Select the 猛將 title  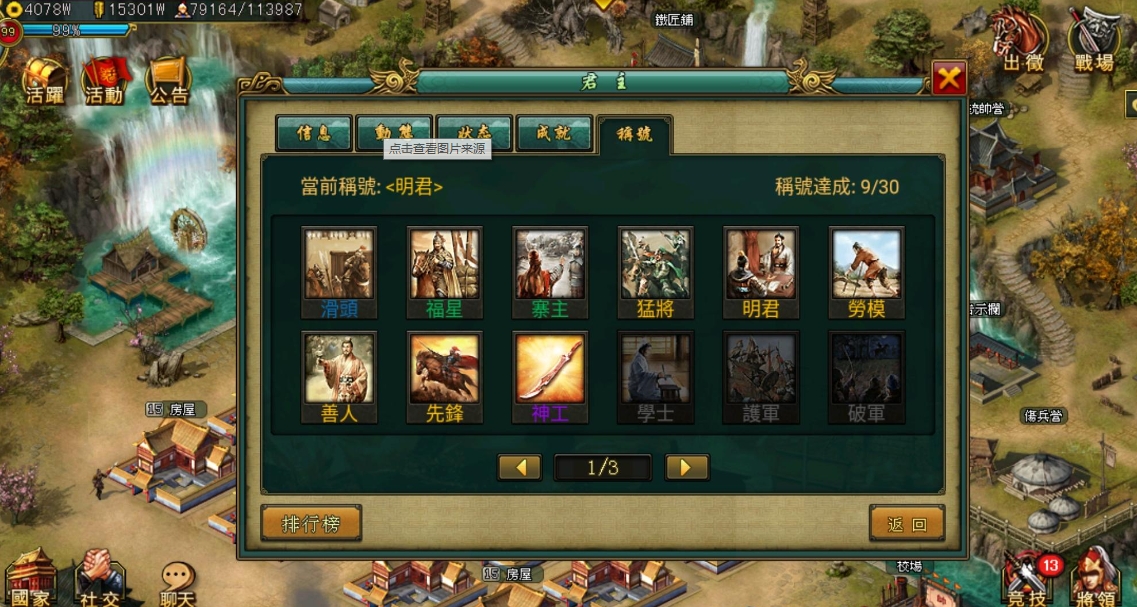tap(655, 264)
